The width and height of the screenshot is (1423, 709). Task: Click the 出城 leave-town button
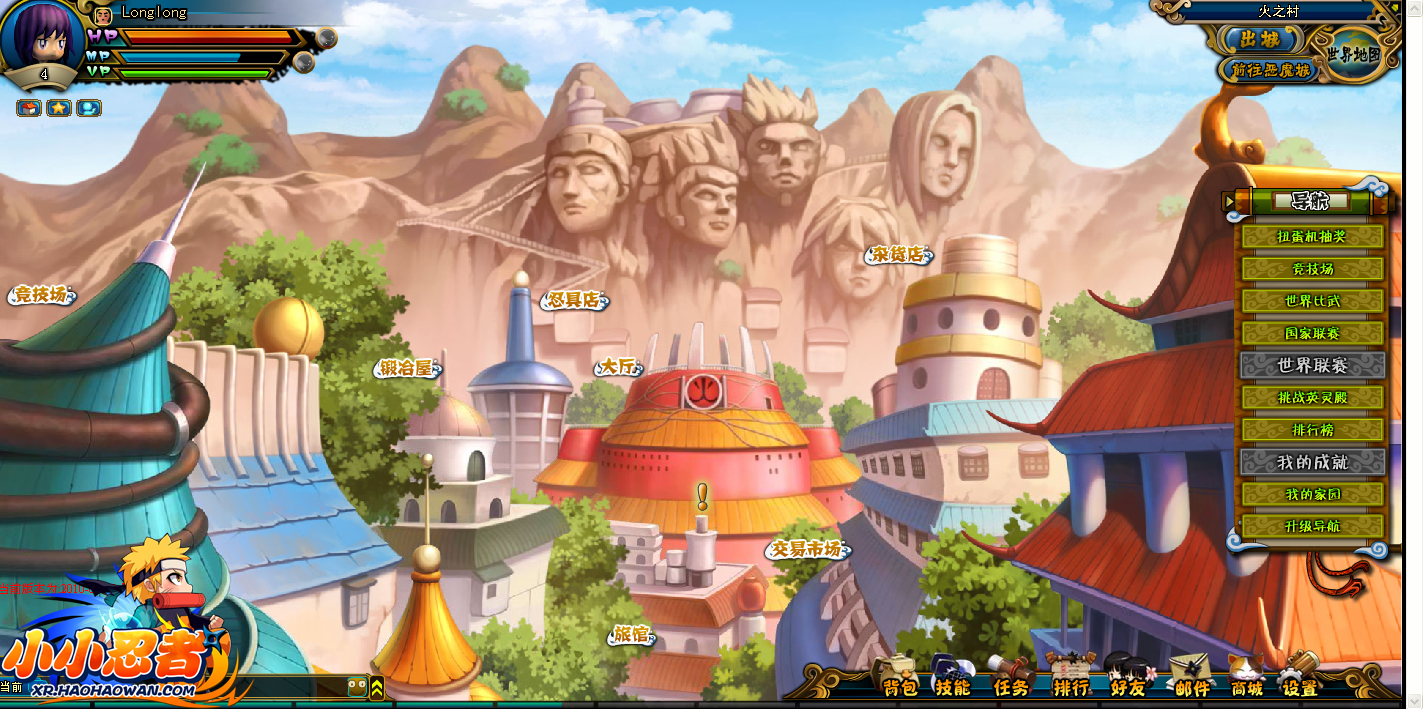point(1261,39)
